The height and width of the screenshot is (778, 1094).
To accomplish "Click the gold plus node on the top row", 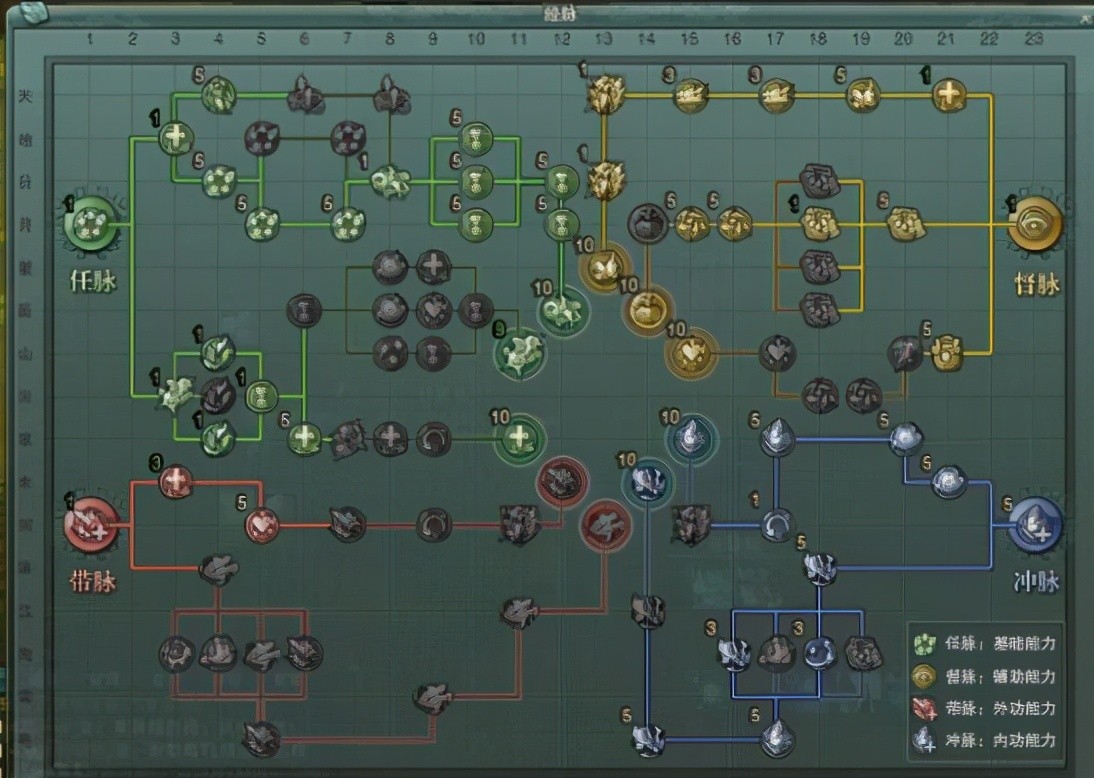I will pyautogui.click(x=948, y=96).
